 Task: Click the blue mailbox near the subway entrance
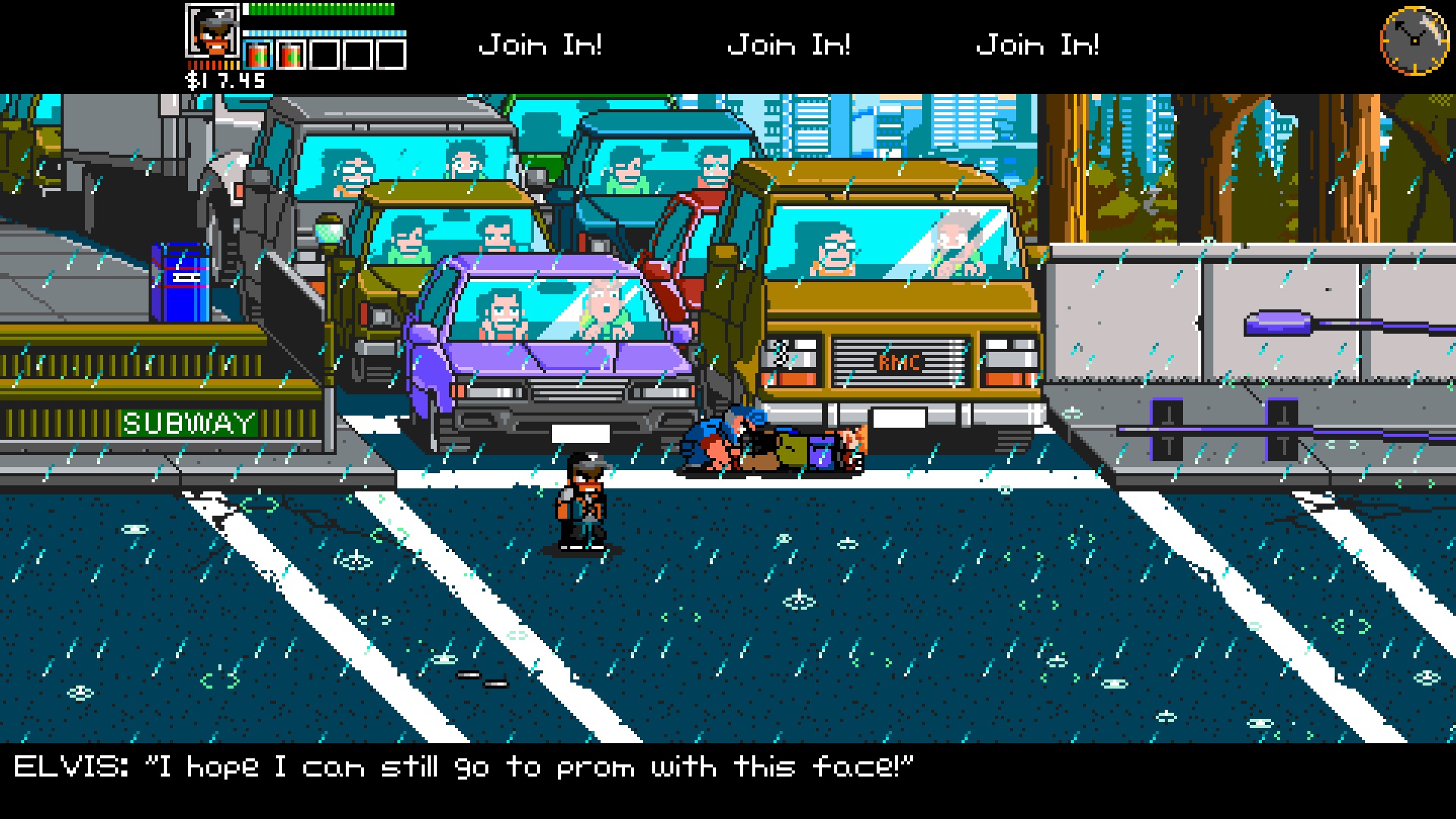[180, 281]
